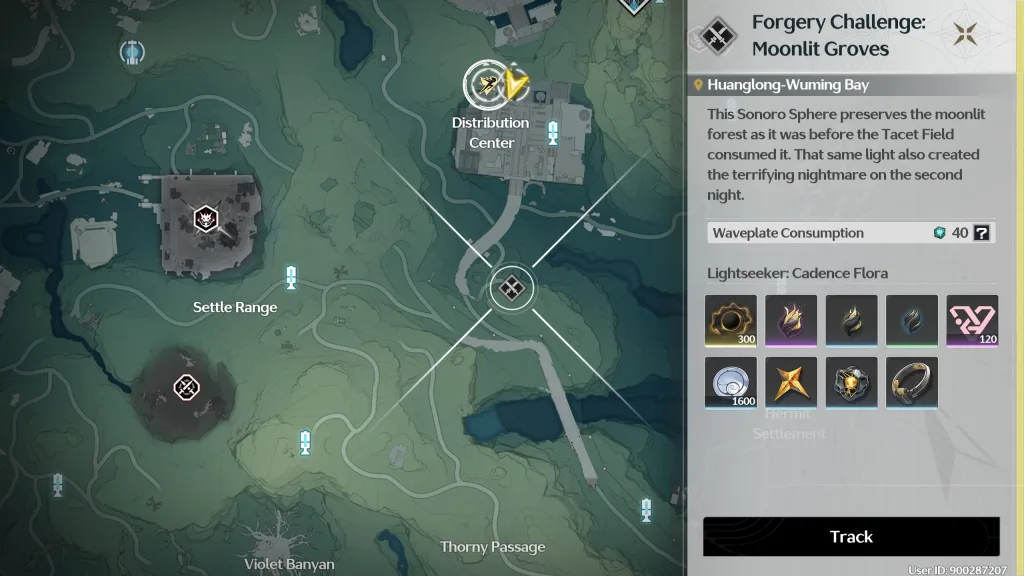View the pink emblem reward showing 120
The image size is (1024, 576).
972,321
